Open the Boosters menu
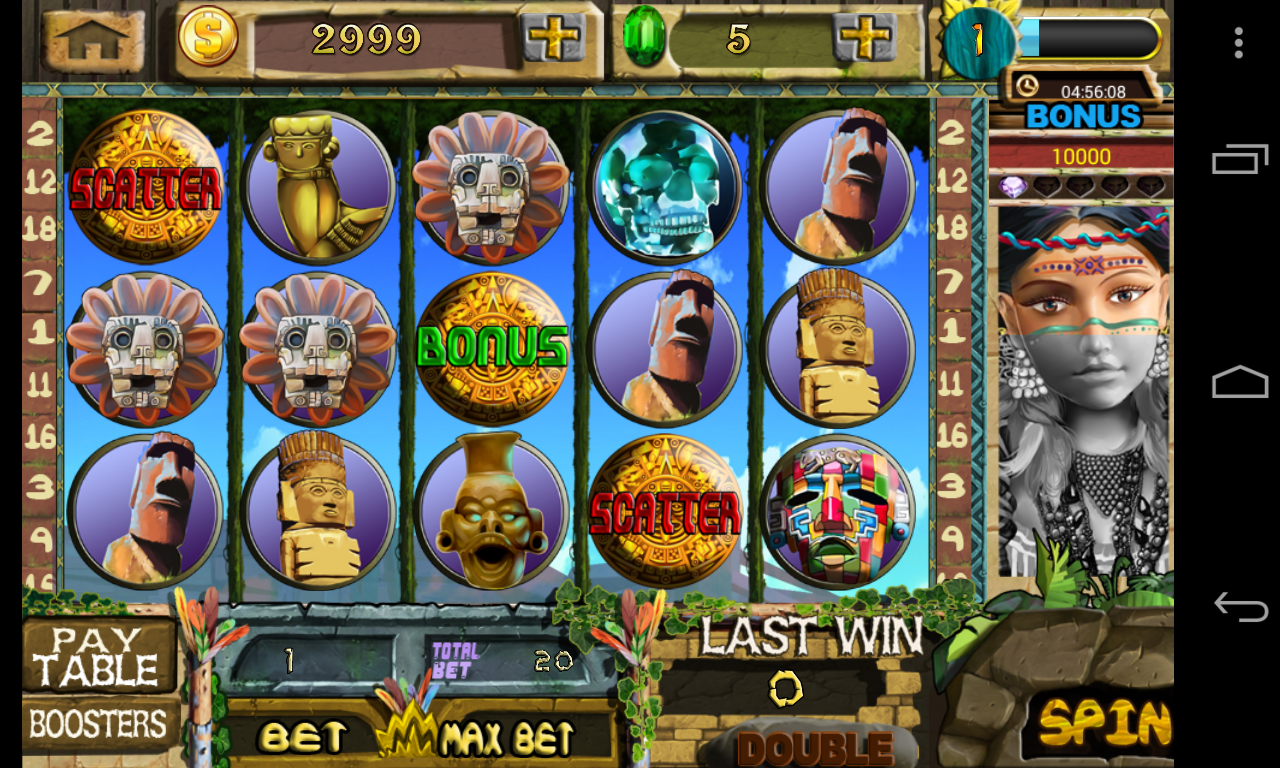The width and height of the screenshot is (1280, 768). click(98, 725)
